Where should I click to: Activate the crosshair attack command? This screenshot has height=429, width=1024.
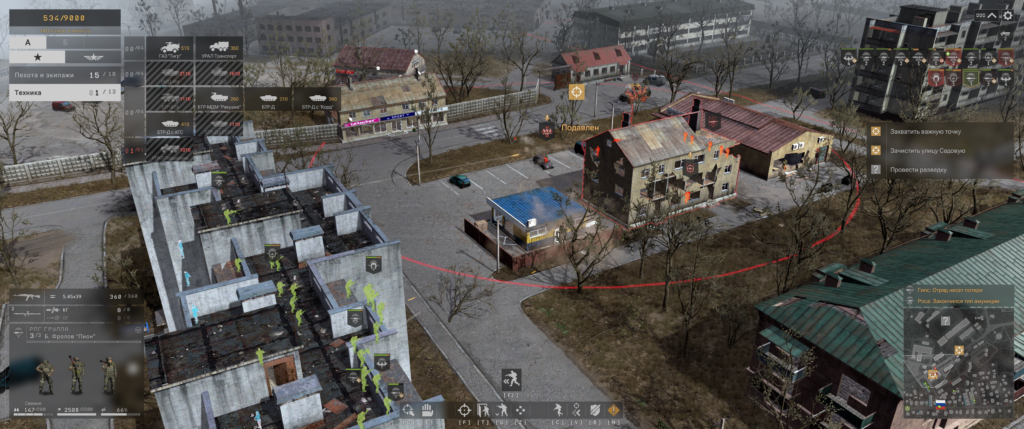tap(464, 410)
